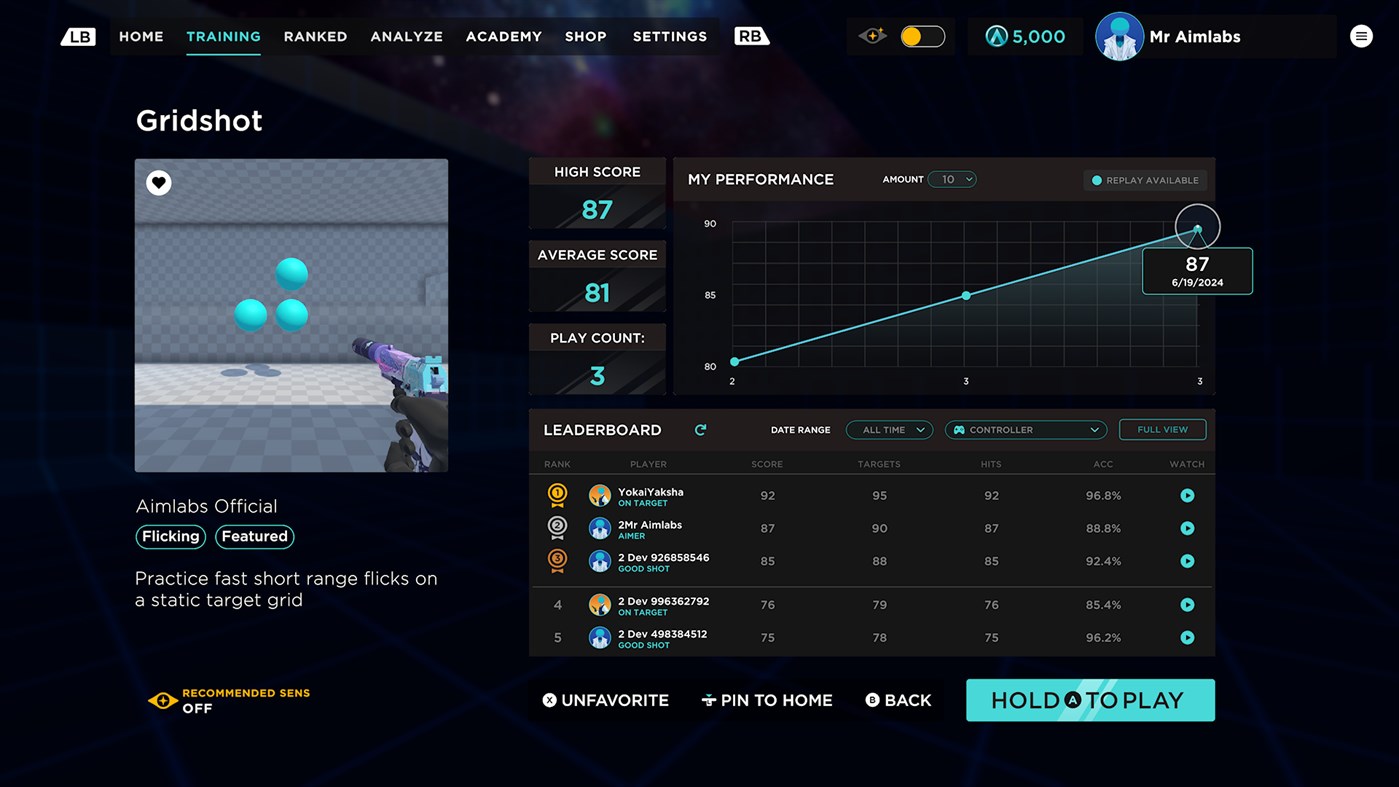This screenshot has width=1399, height=787.
Task: Play the replay for 2 Dev 498384512
Action: pyautogui.click(x=1187, y=637)
